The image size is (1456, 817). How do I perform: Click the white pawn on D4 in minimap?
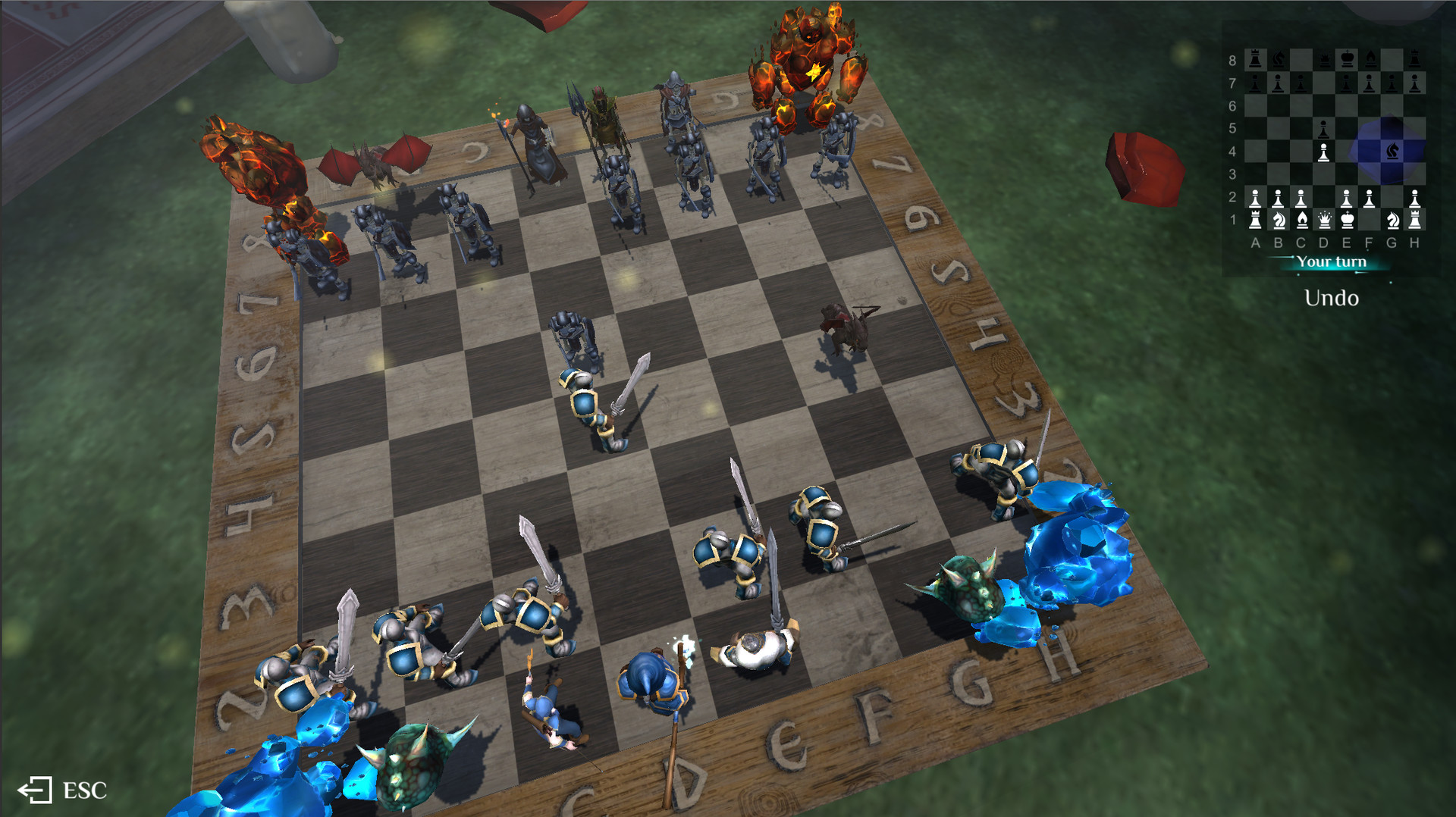click(x=1323, y=152)
